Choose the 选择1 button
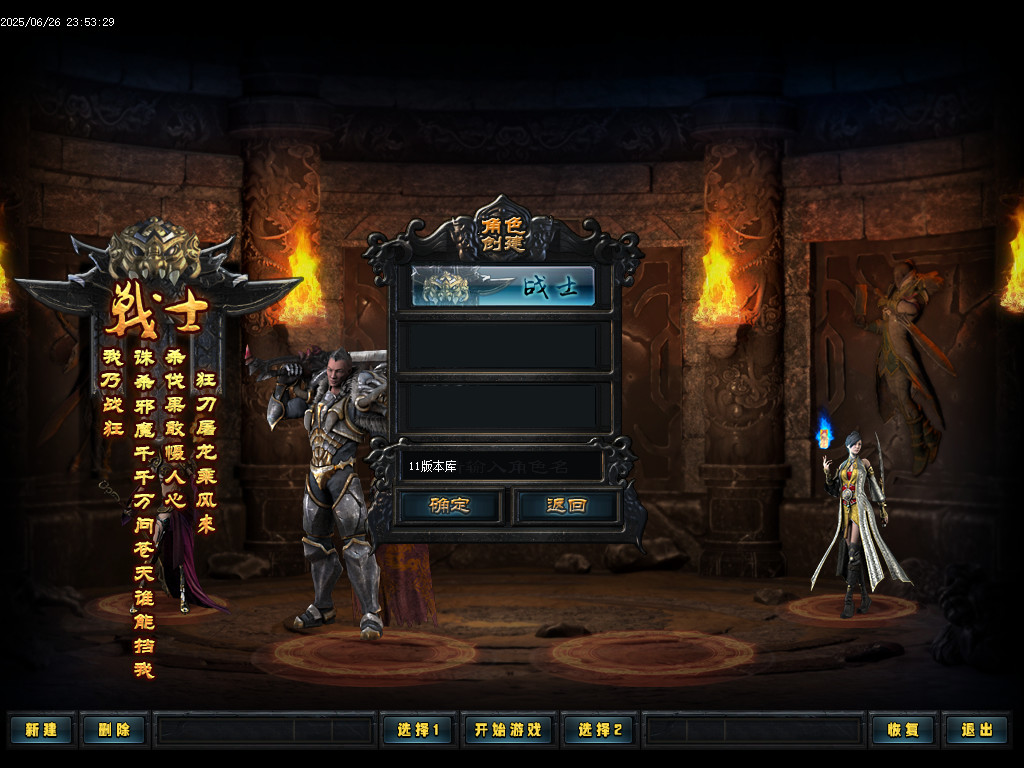Viewport: 1024px width, 768px height. [x=417, y=730]
